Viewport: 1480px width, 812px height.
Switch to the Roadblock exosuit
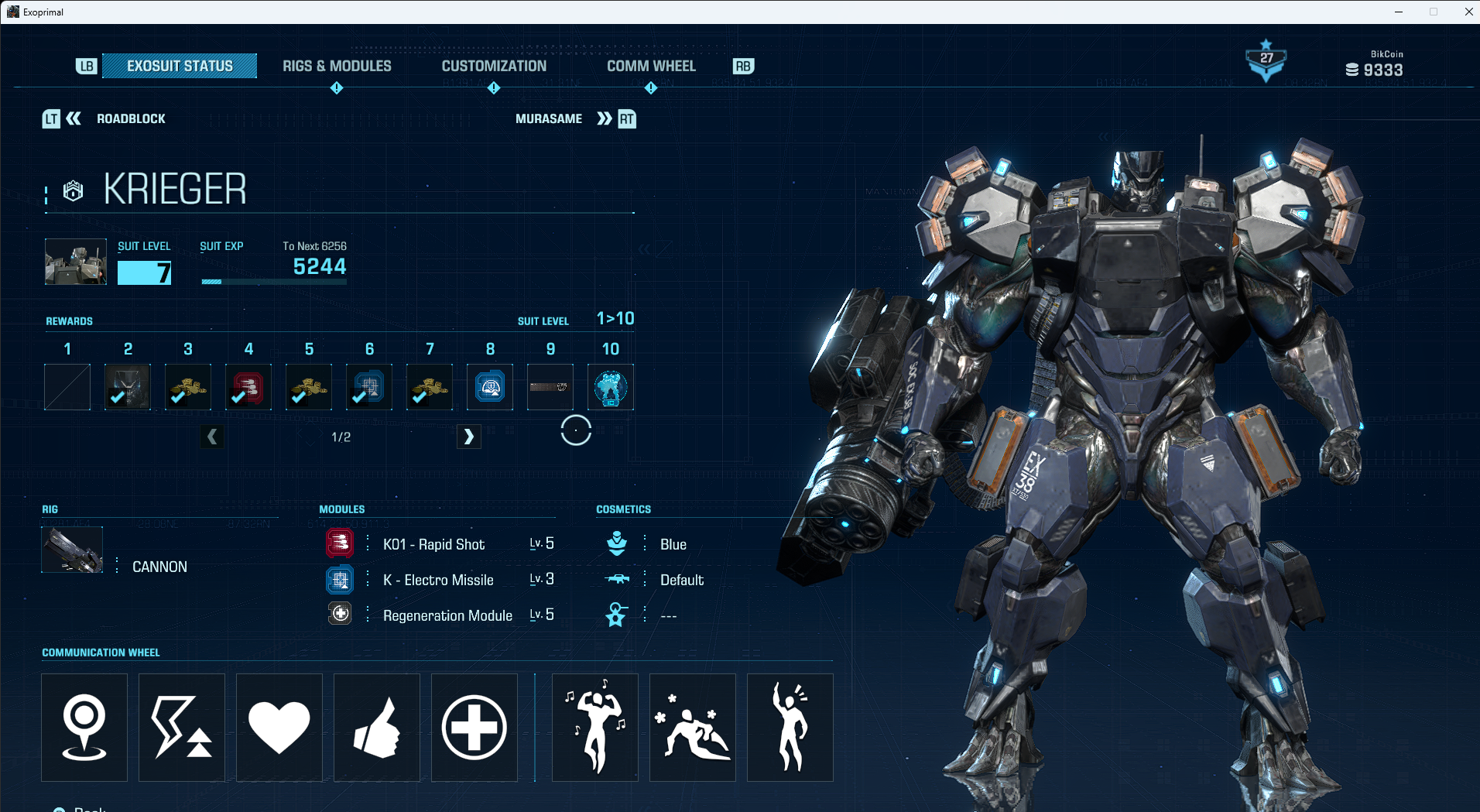click(x=131, y=118)
